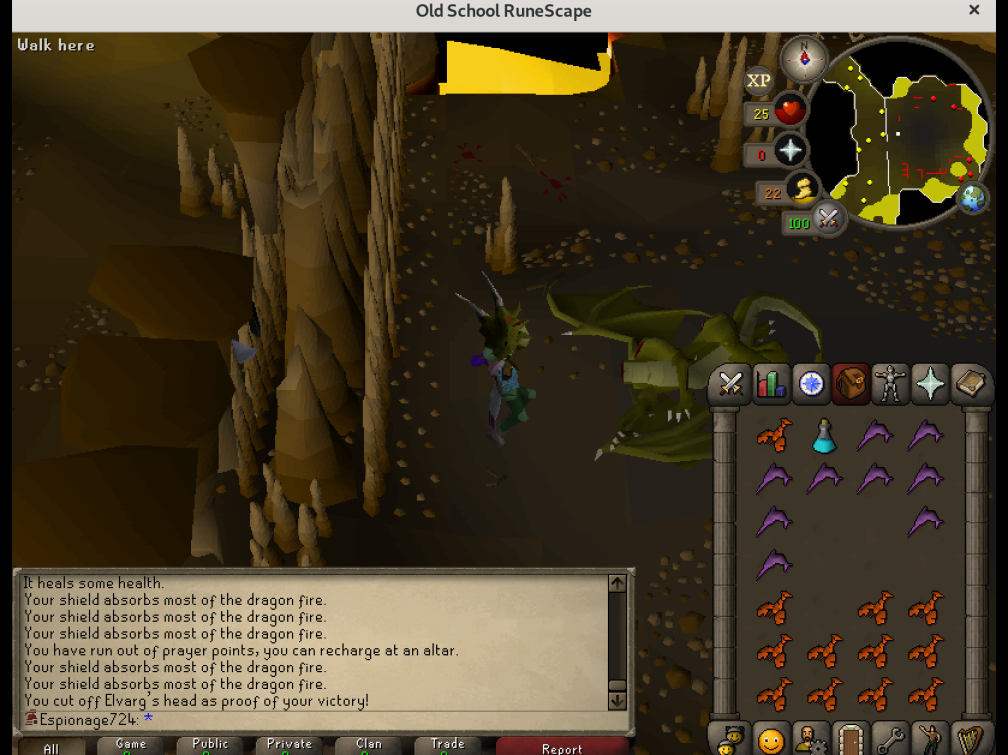Click on the circular minimap
The height and width of the screenshot is (755, 1008).
[x=905, y=130]
